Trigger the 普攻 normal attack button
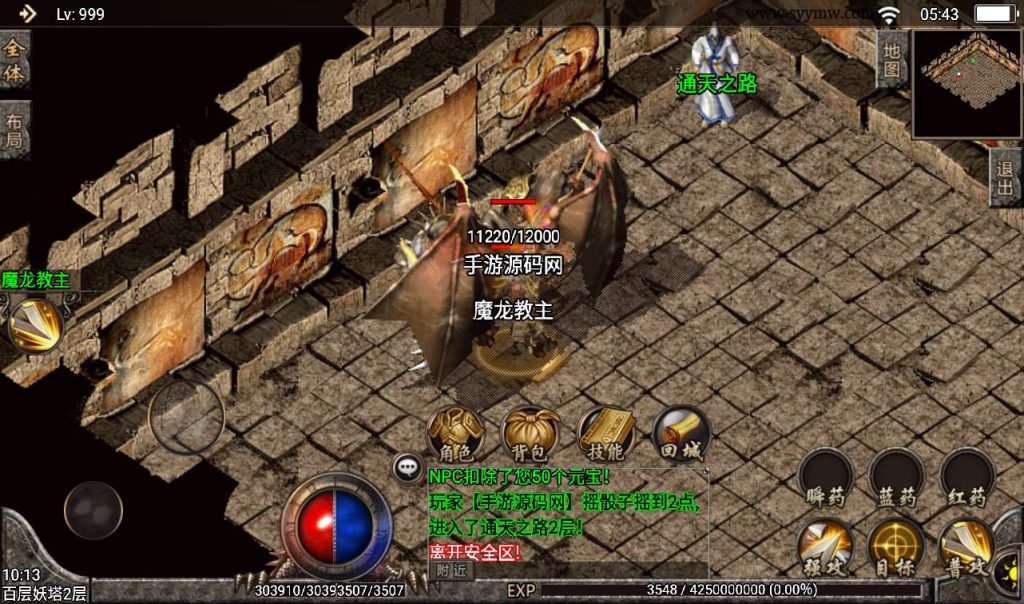Viewport: 1024px width, 604px height. click(966, 548)
